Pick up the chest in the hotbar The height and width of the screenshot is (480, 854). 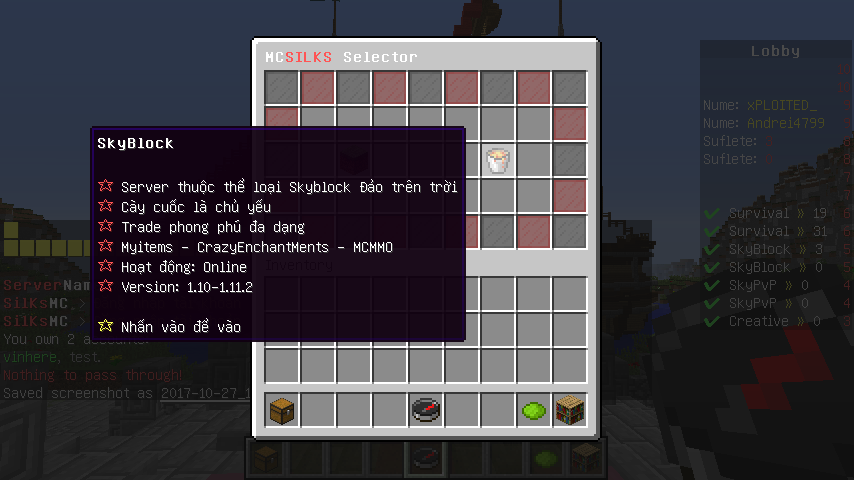pyautogui.click(x=282, y=409)
